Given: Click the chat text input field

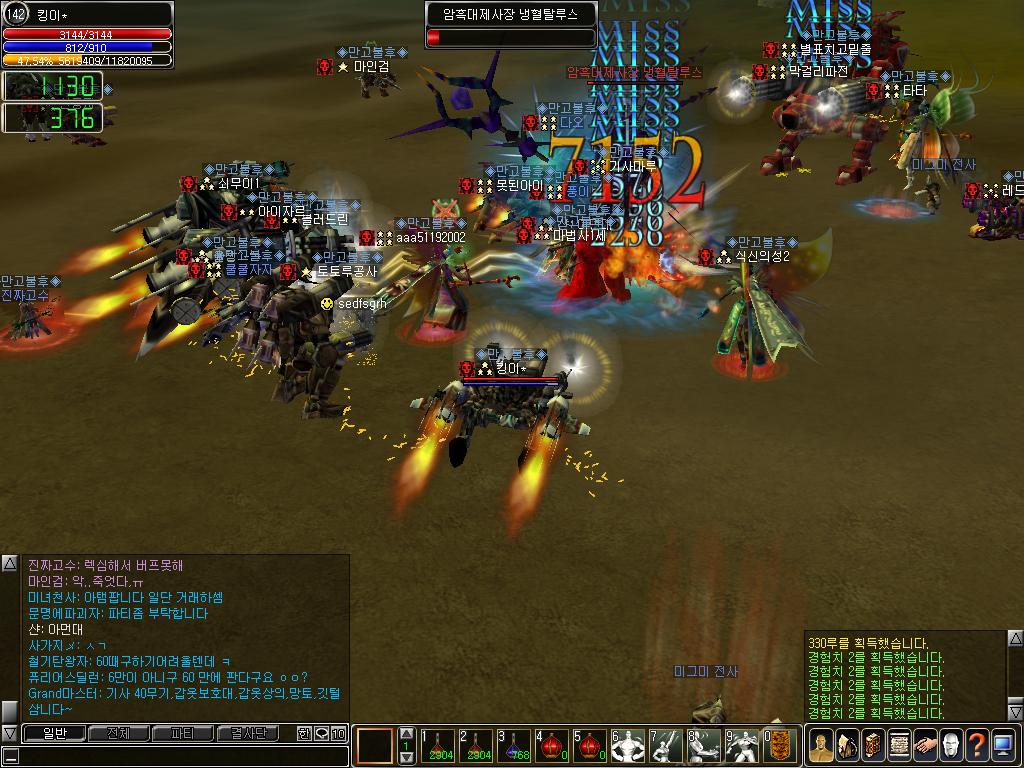Looking at the screenshot, I should [180, 756].
